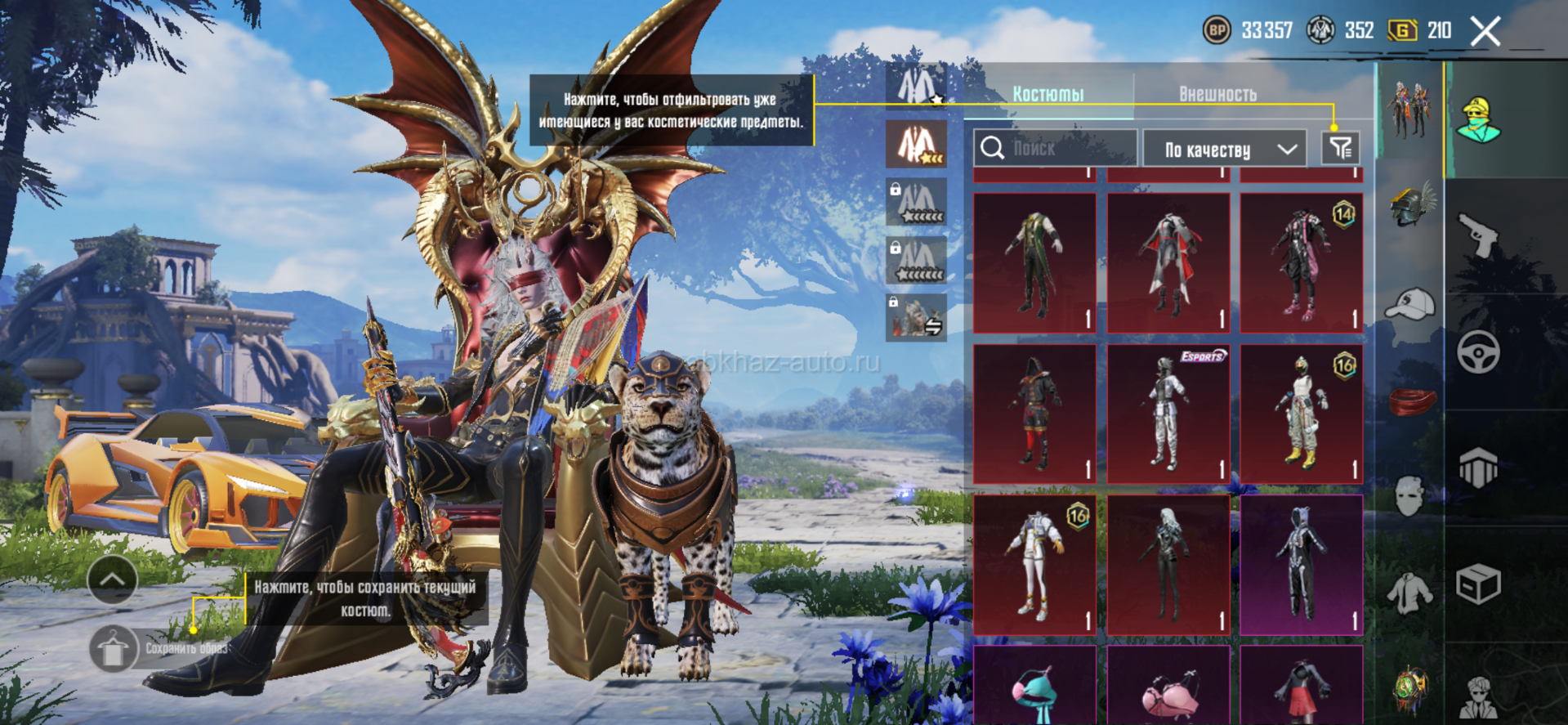Close the wardrobe with the X button
This screenshot has height=725, width=1568.
[1485, 32]
